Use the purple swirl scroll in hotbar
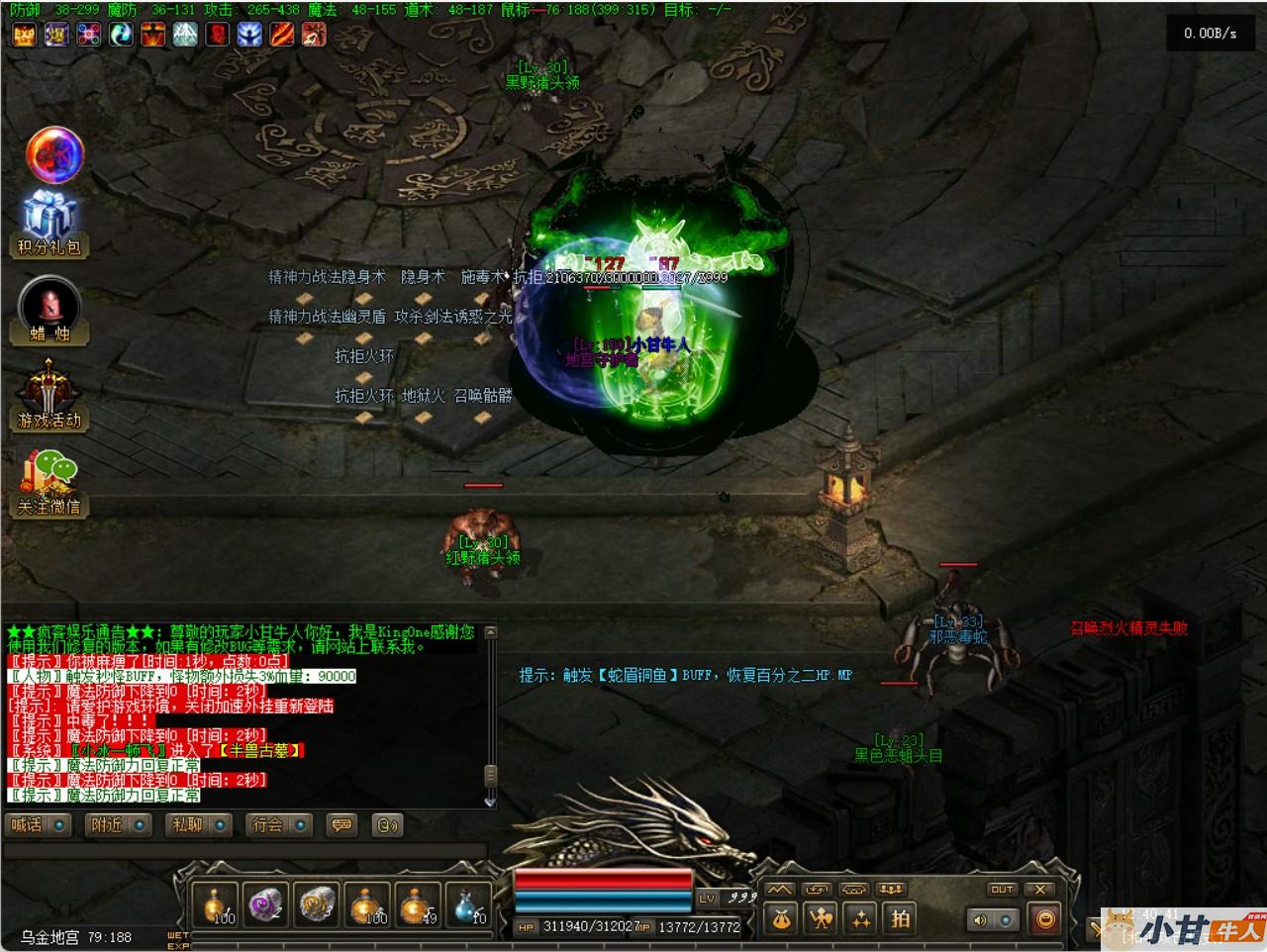The width and height of the screenshot is (1267, 952). click(266, 905)
